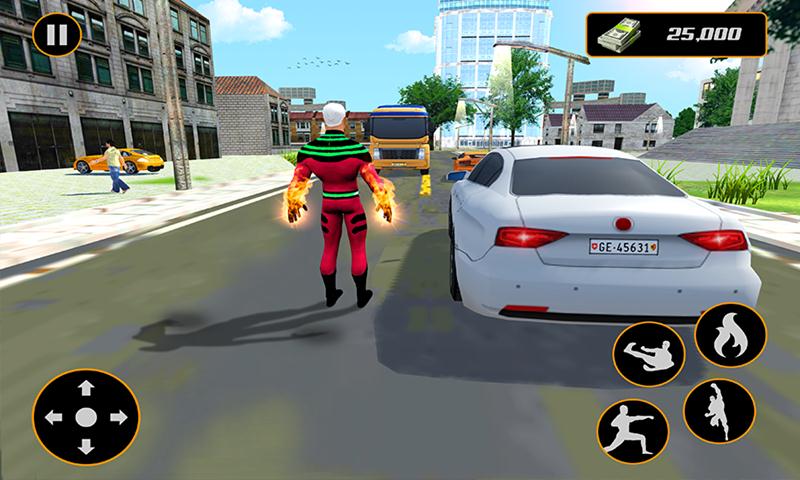The width and height of the screenshot is (800, 480).
Task: Perform the flying kick attack
Action: [648, 355]
